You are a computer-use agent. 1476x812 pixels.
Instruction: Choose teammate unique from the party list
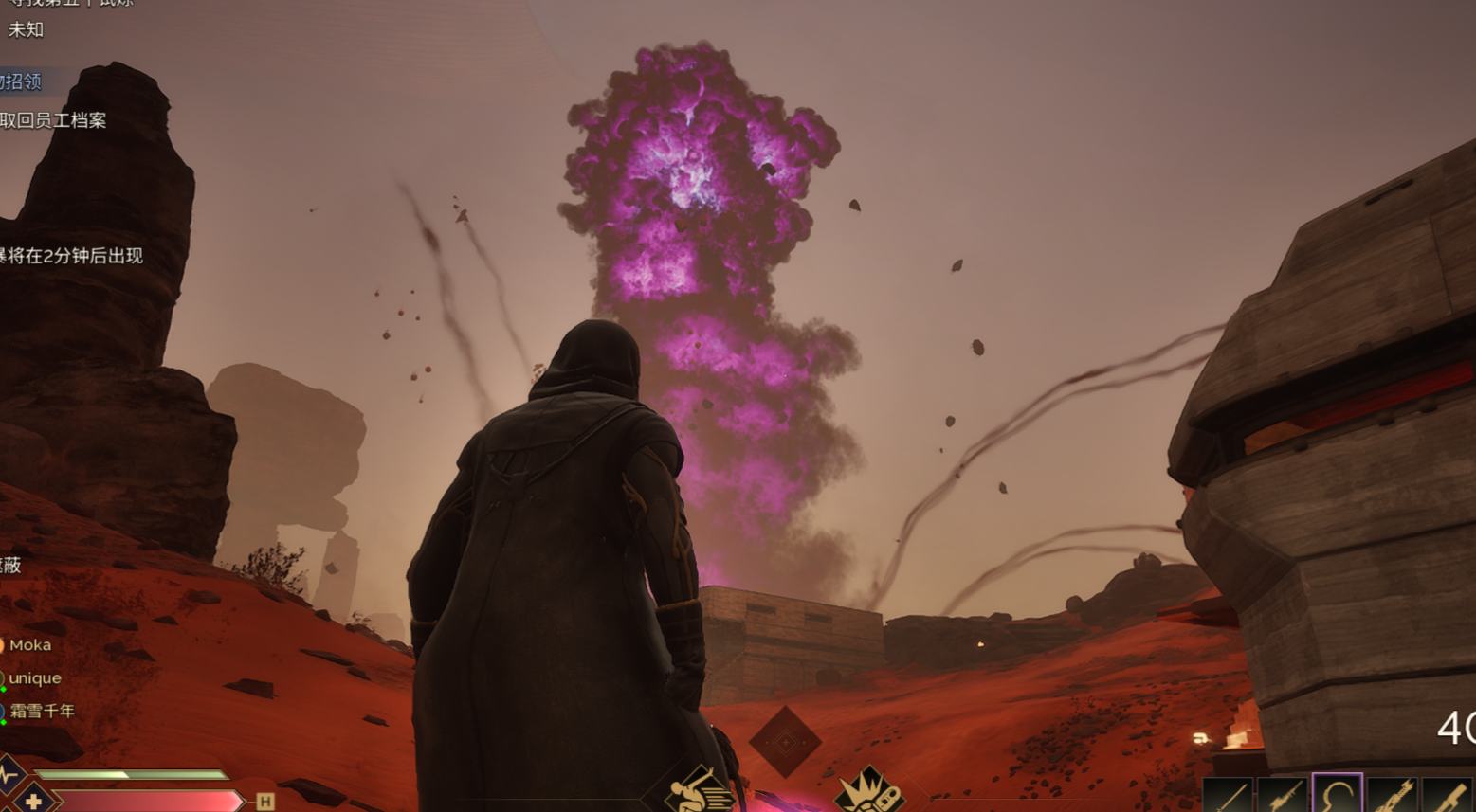point(35,678)
